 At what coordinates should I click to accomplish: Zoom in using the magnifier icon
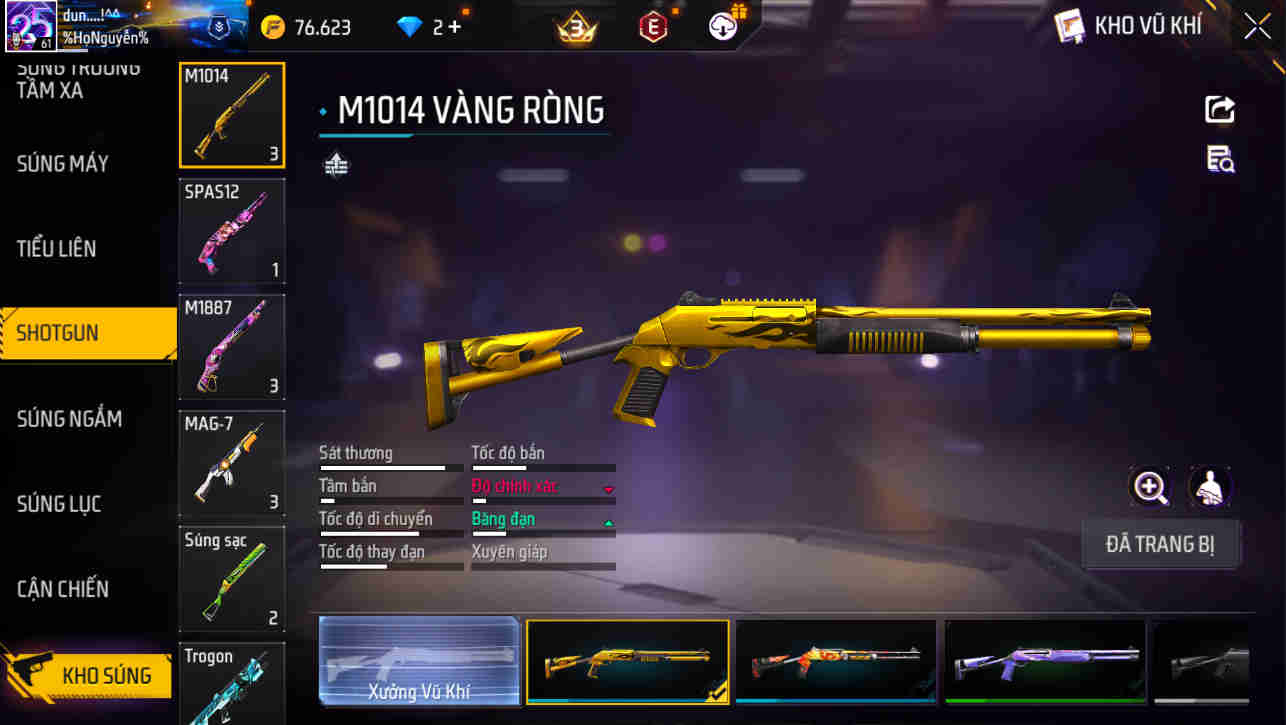click(1150, 489)
